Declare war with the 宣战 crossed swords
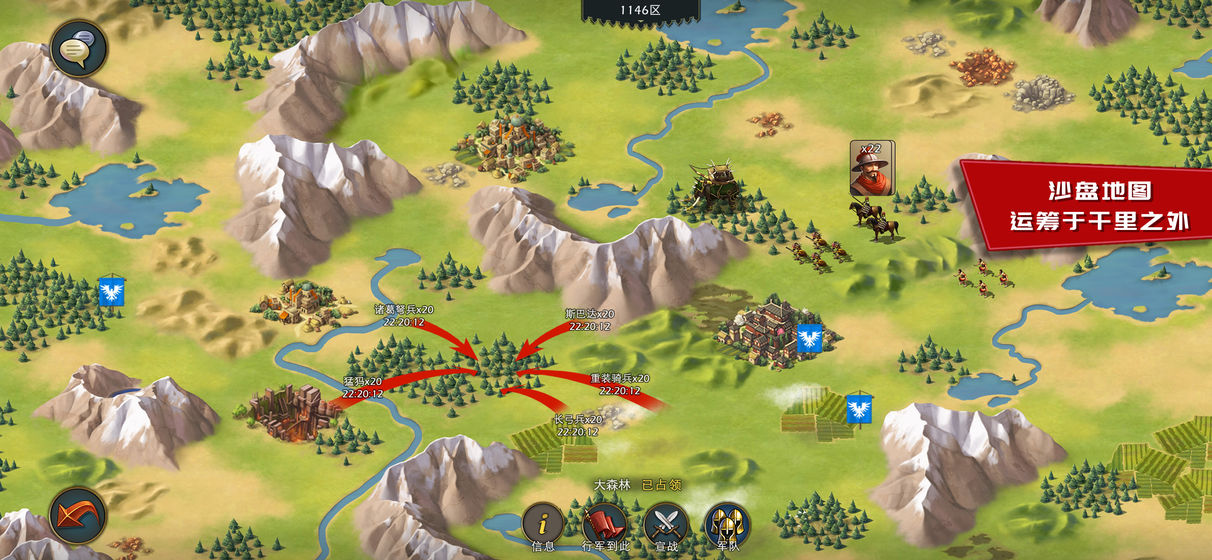This screenshot has height=560, width=1212. [665, 524]
